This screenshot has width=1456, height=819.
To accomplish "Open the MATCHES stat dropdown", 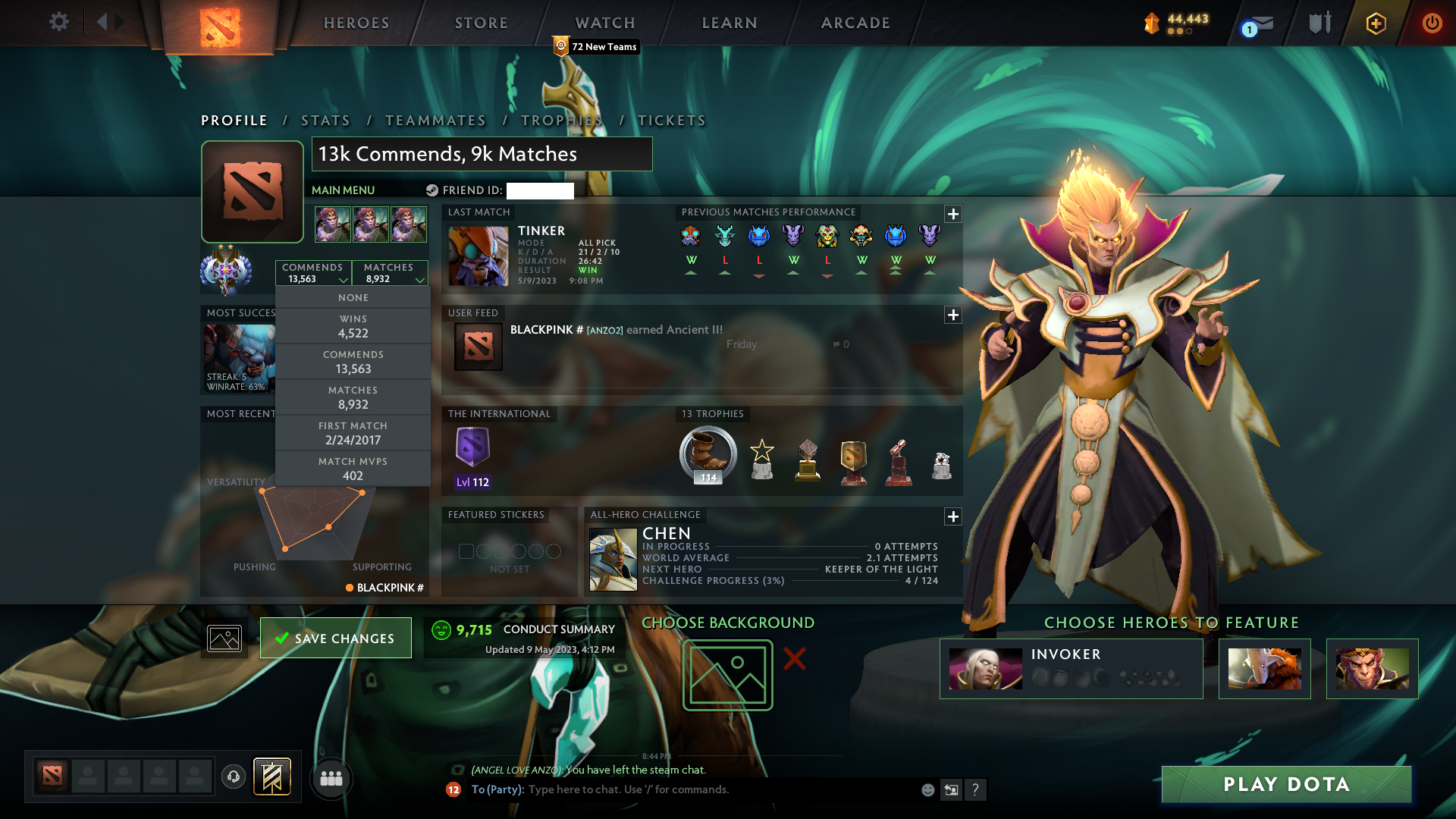I will click(391, 273).
